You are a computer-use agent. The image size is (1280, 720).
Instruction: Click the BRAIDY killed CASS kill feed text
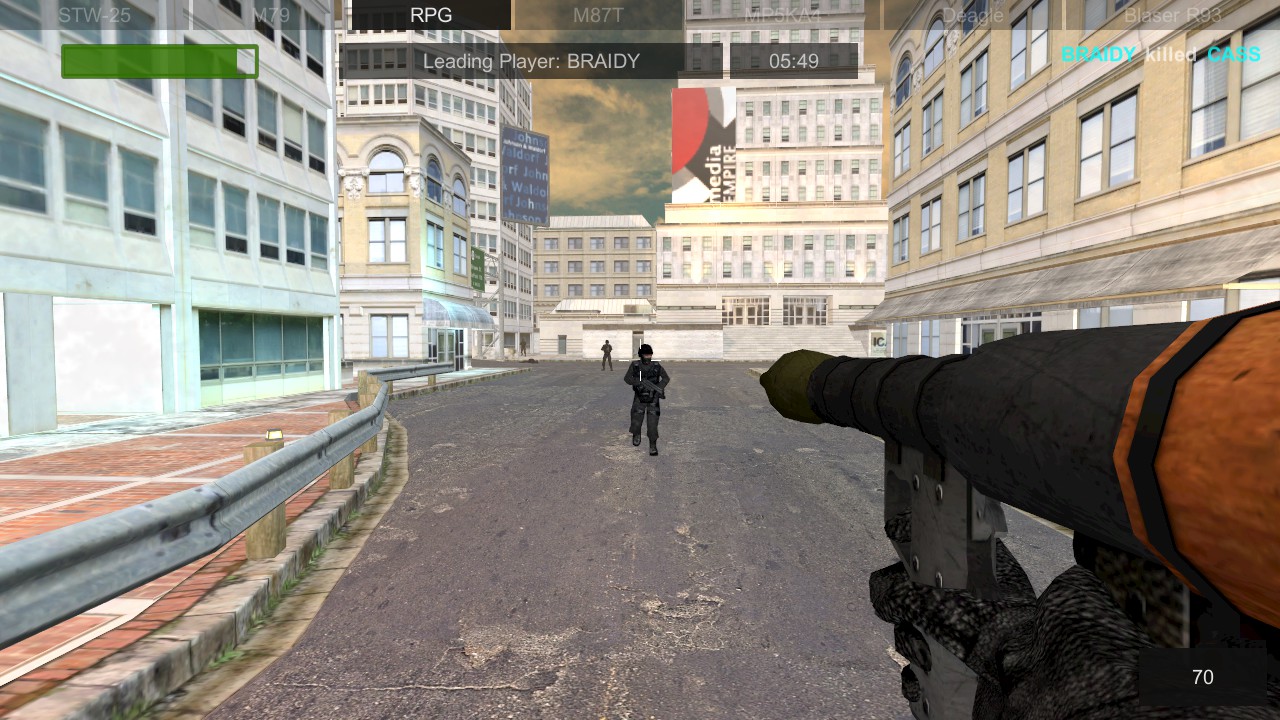(1160, 55)
